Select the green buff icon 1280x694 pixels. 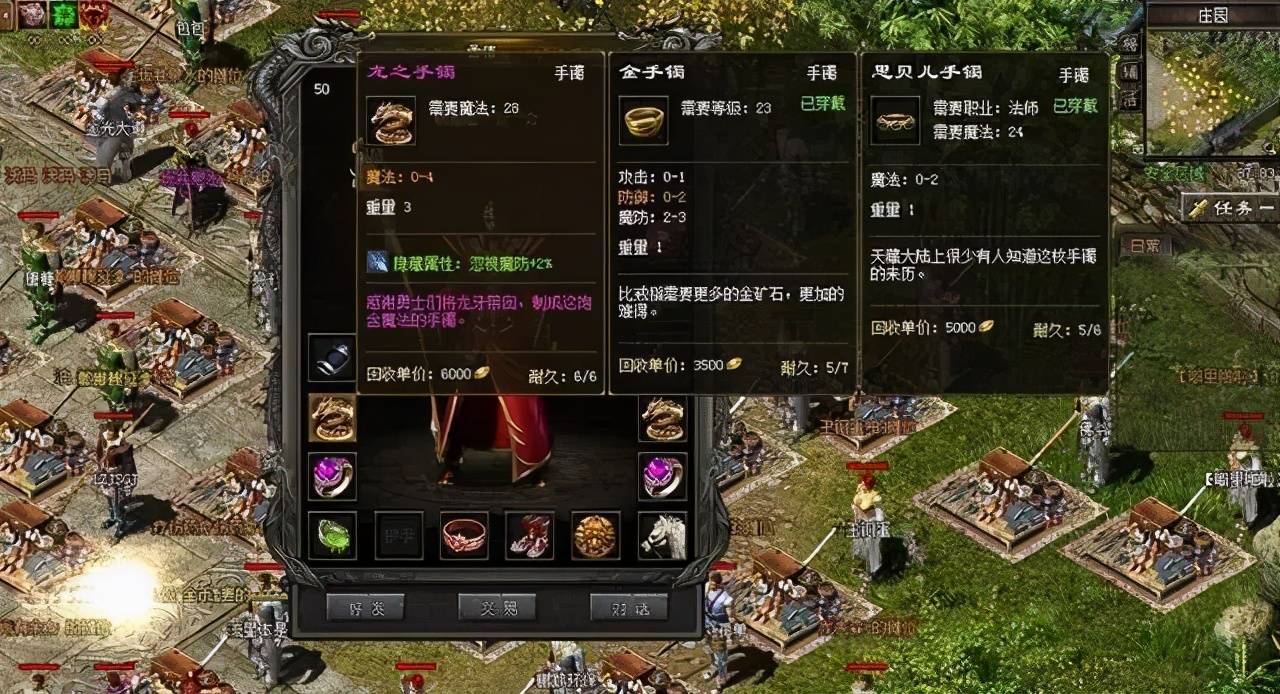pyautogui.click(x=65, y=13)
